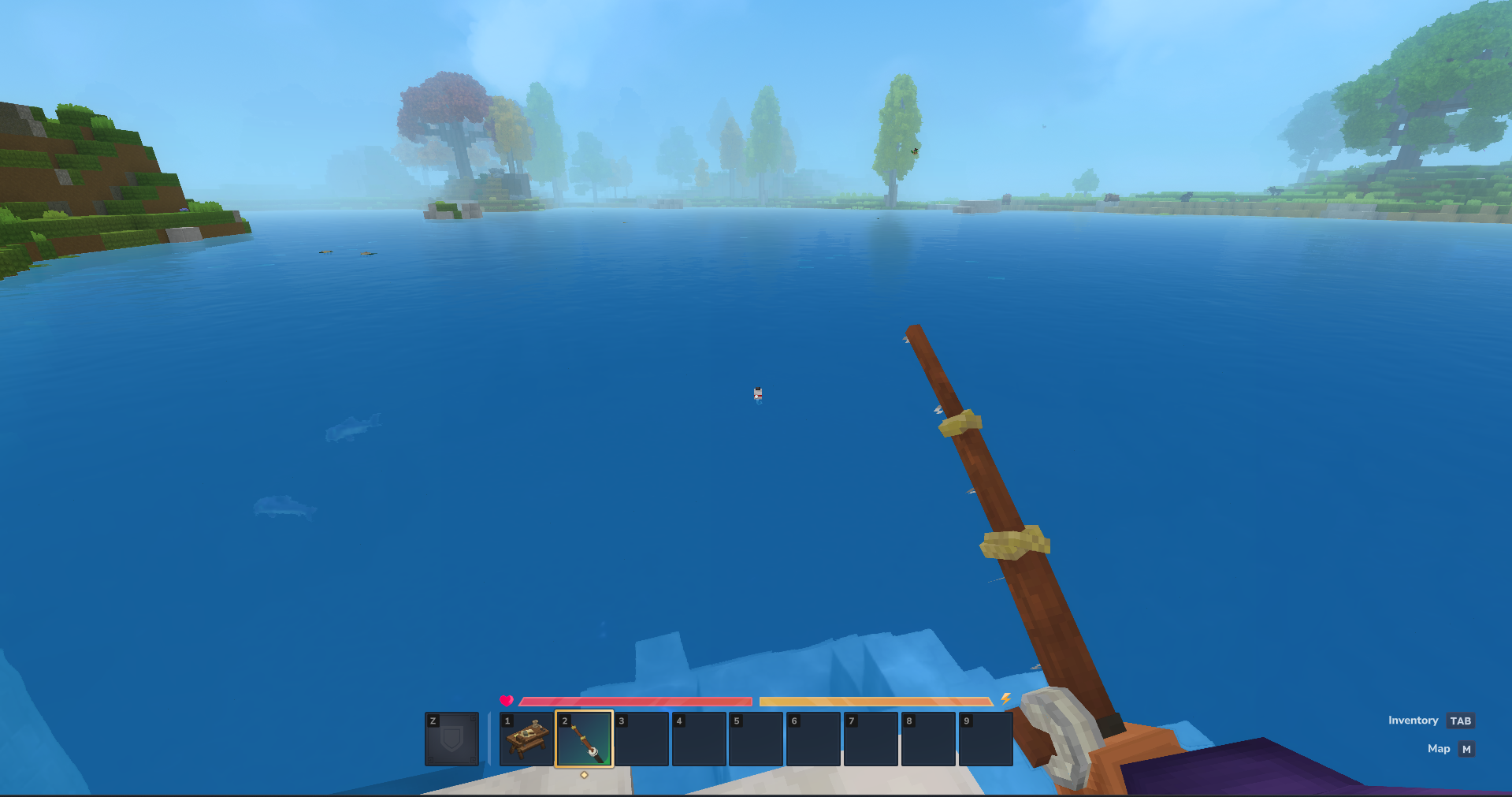Image resolution: width=1512 pixels, height=797 pixels.
Task: Select the fishing rod hotbar slot
Action: tap(584, 739)
